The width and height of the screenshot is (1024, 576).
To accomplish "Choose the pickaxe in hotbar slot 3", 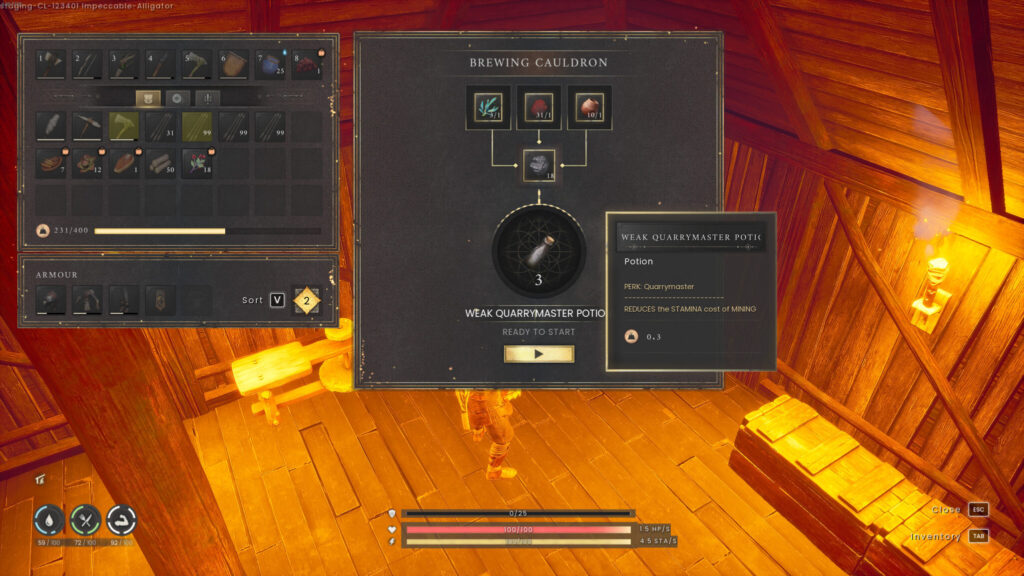I will tap(124, 65).
